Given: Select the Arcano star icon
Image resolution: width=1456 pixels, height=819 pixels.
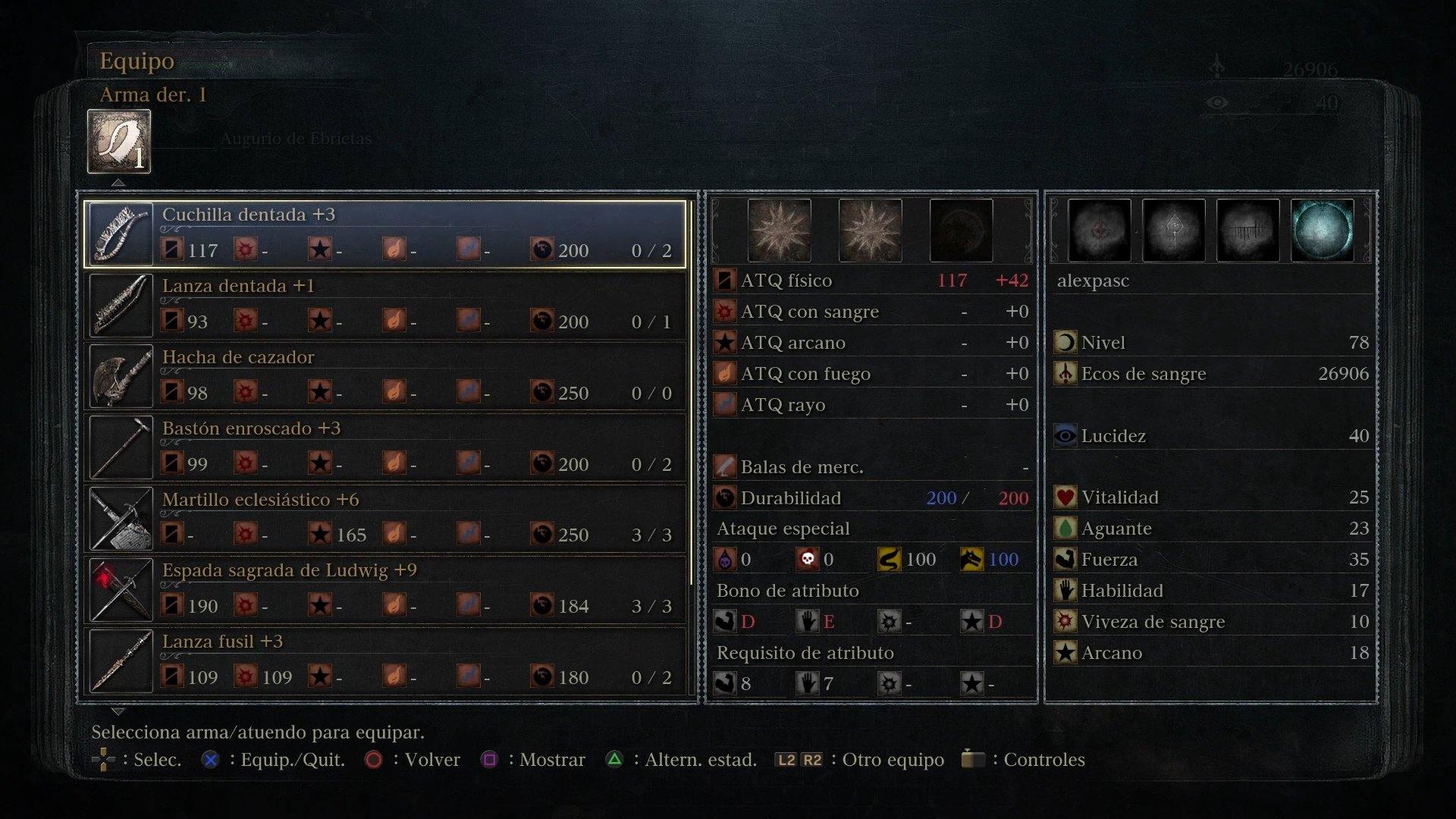Looking at the screenshot, I should [x=1065, y=652].
